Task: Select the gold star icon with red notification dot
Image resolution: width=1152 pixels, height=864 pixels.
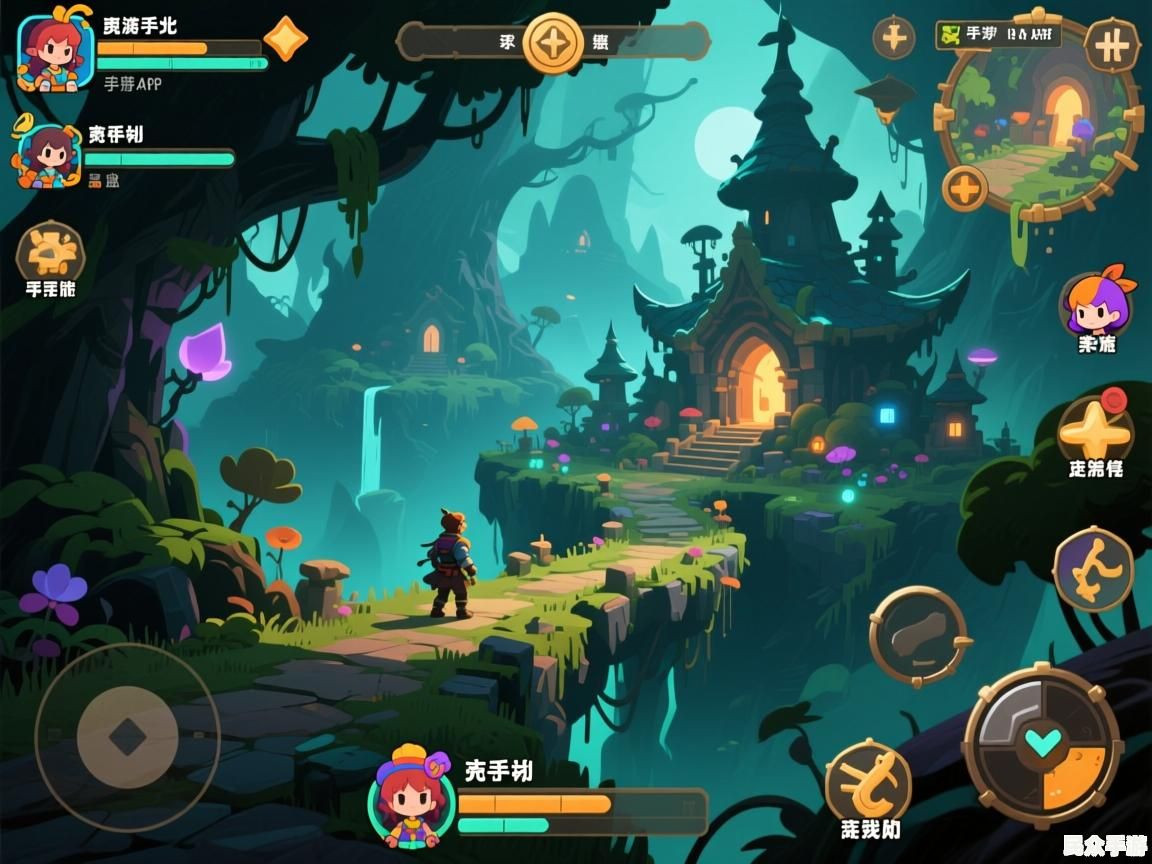Action: click(x=1094, y=429)
